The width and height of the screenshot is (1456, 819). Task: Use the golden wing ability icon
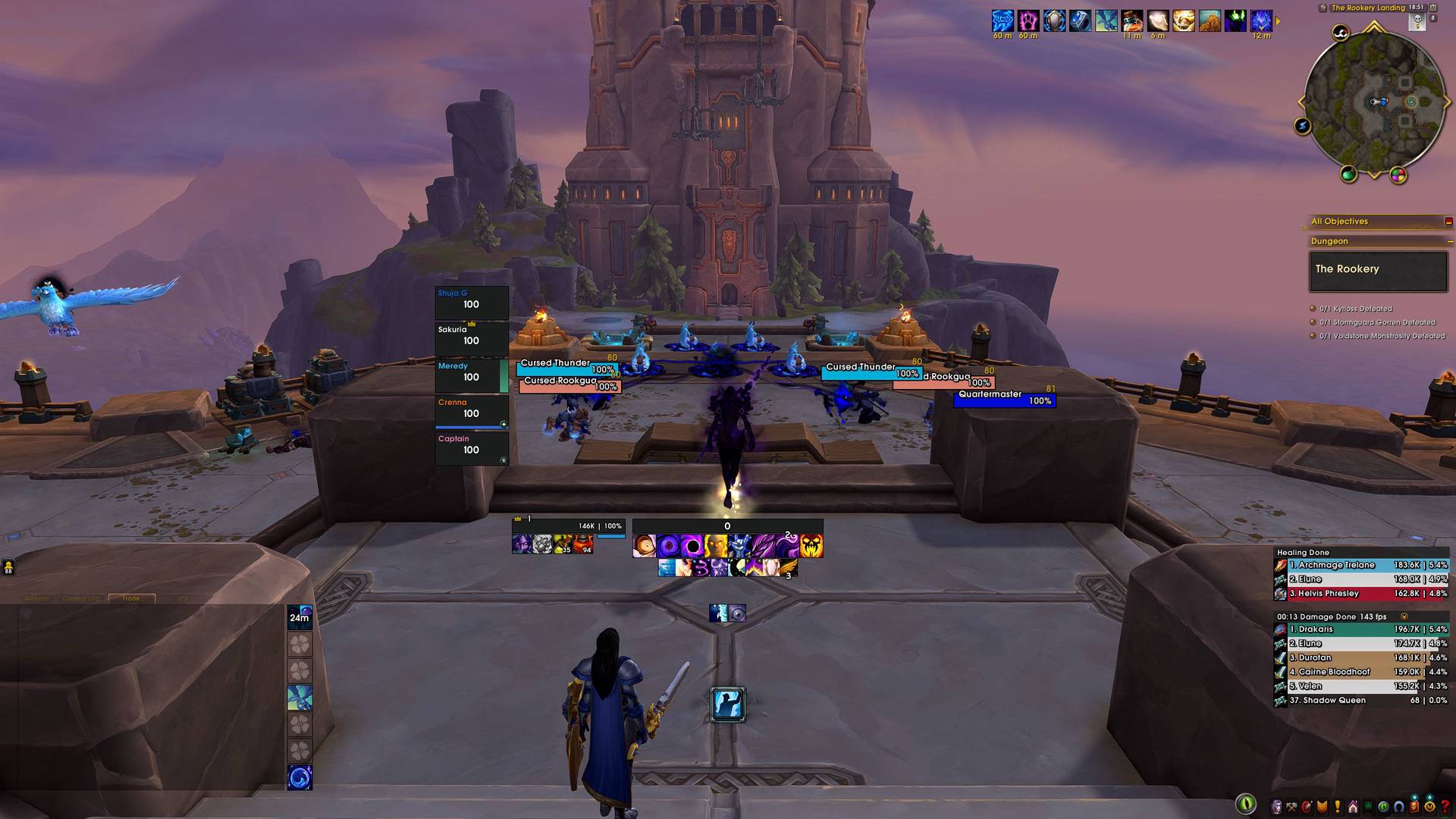[x=789, y=567]
